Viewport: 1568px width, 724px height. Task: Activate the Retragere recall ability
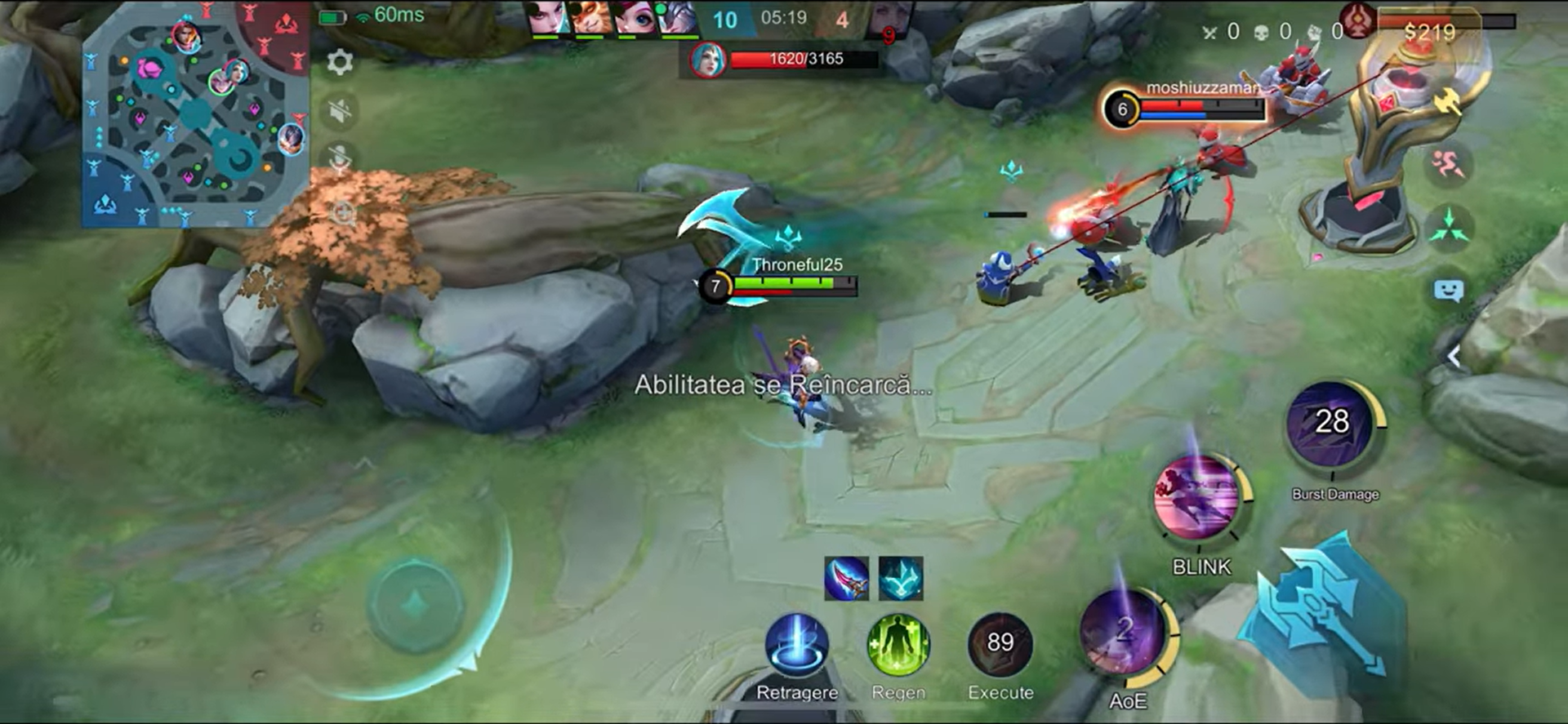click(x=796, y=645)
